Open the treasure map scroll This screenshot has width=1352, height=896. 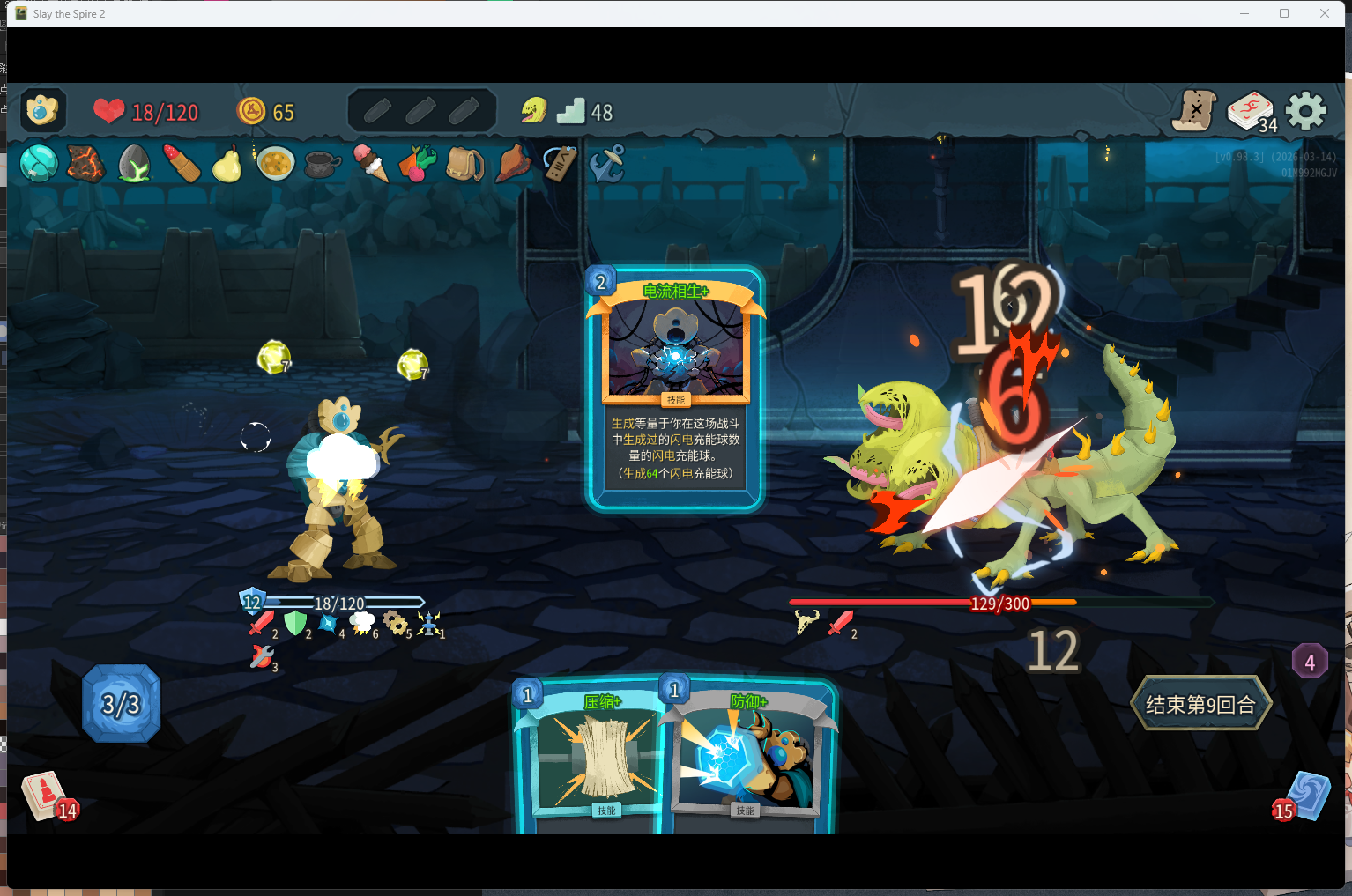tap(1195, 111)
